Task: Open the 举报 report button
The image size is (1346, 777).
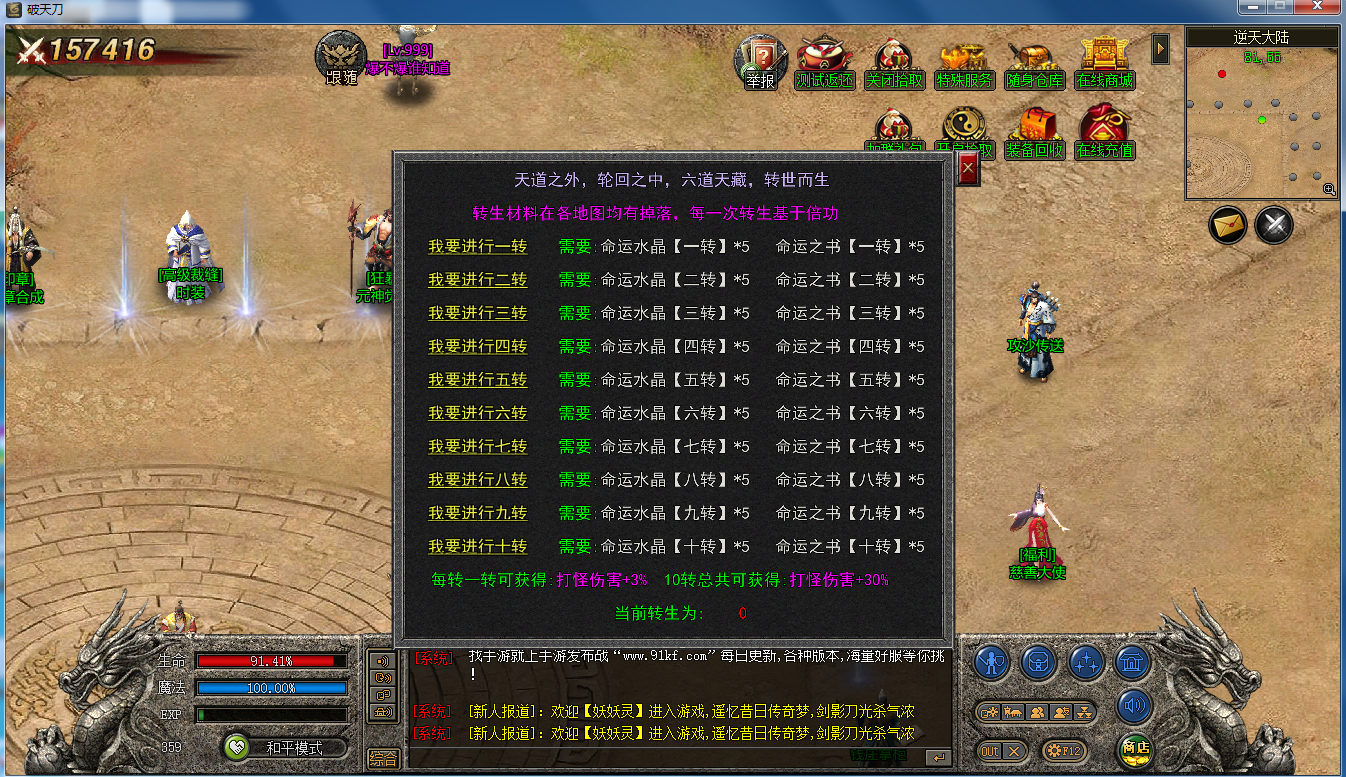Action: (x=760, y=63)
